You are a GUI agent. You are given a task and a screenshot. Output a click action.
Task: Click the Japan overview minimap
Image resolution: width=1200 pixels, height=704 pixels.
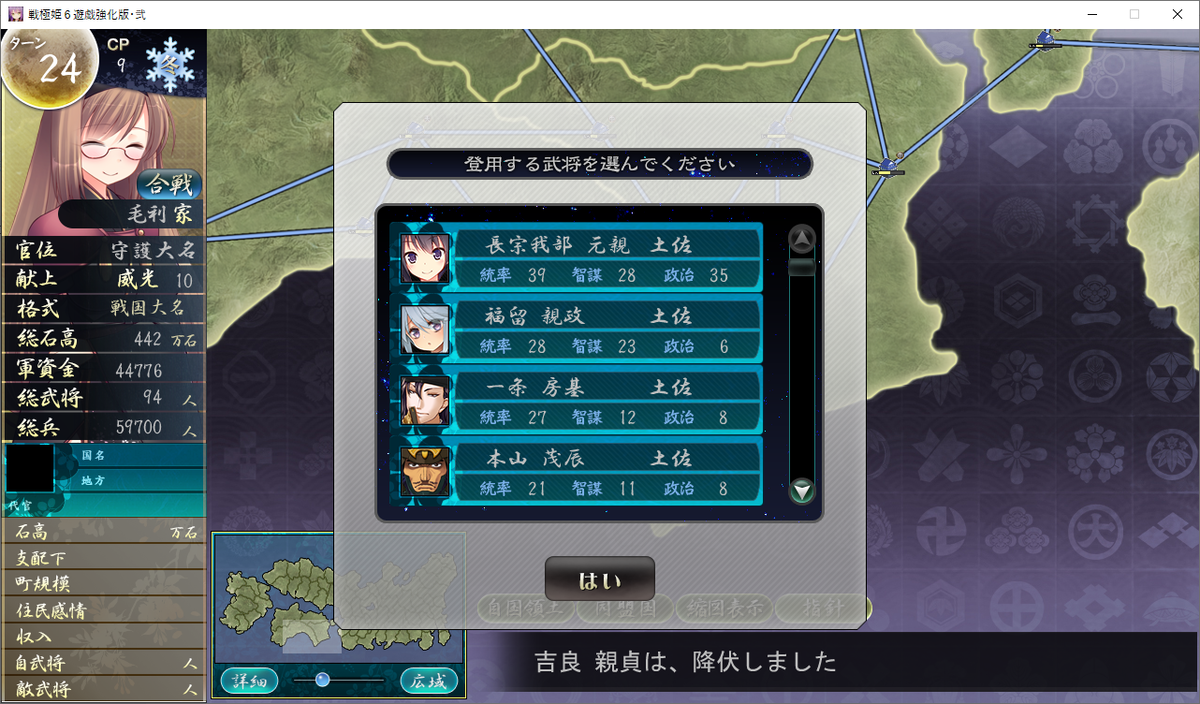(x=339, y=600)
